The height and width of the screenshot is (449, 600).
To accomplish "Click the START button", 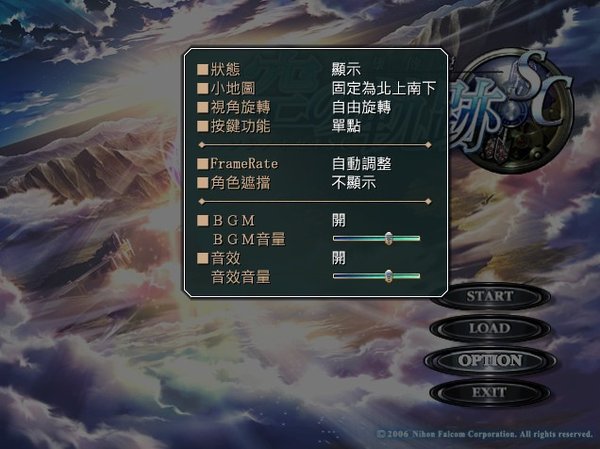I will coord(489,297).
